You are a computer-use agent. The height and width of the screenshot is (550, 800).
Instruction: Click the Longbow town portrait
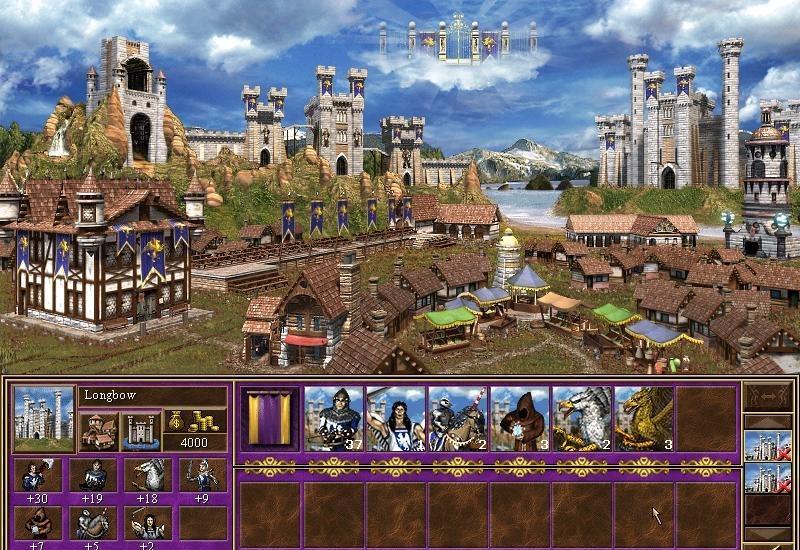pos(44,418)
